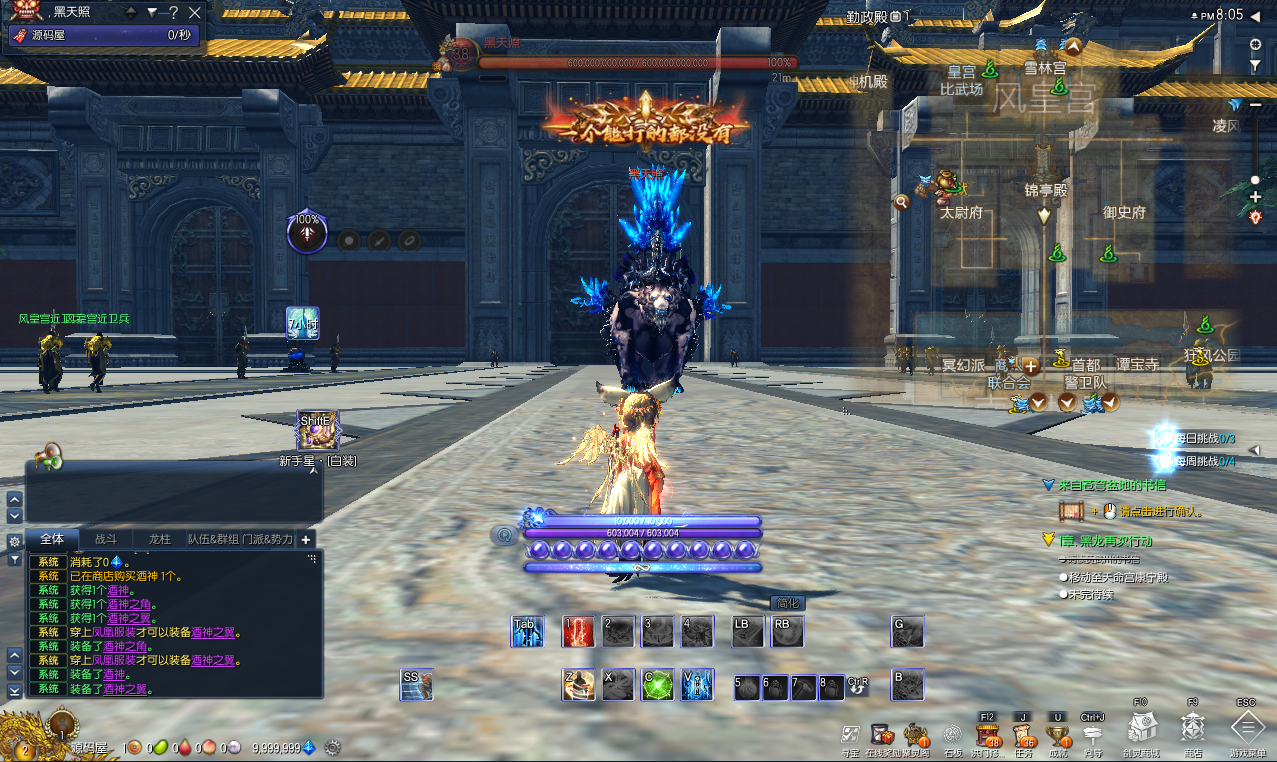Switch to the 龙柱 chat tab
1277x762 pixels.
[x=160, y=539]
